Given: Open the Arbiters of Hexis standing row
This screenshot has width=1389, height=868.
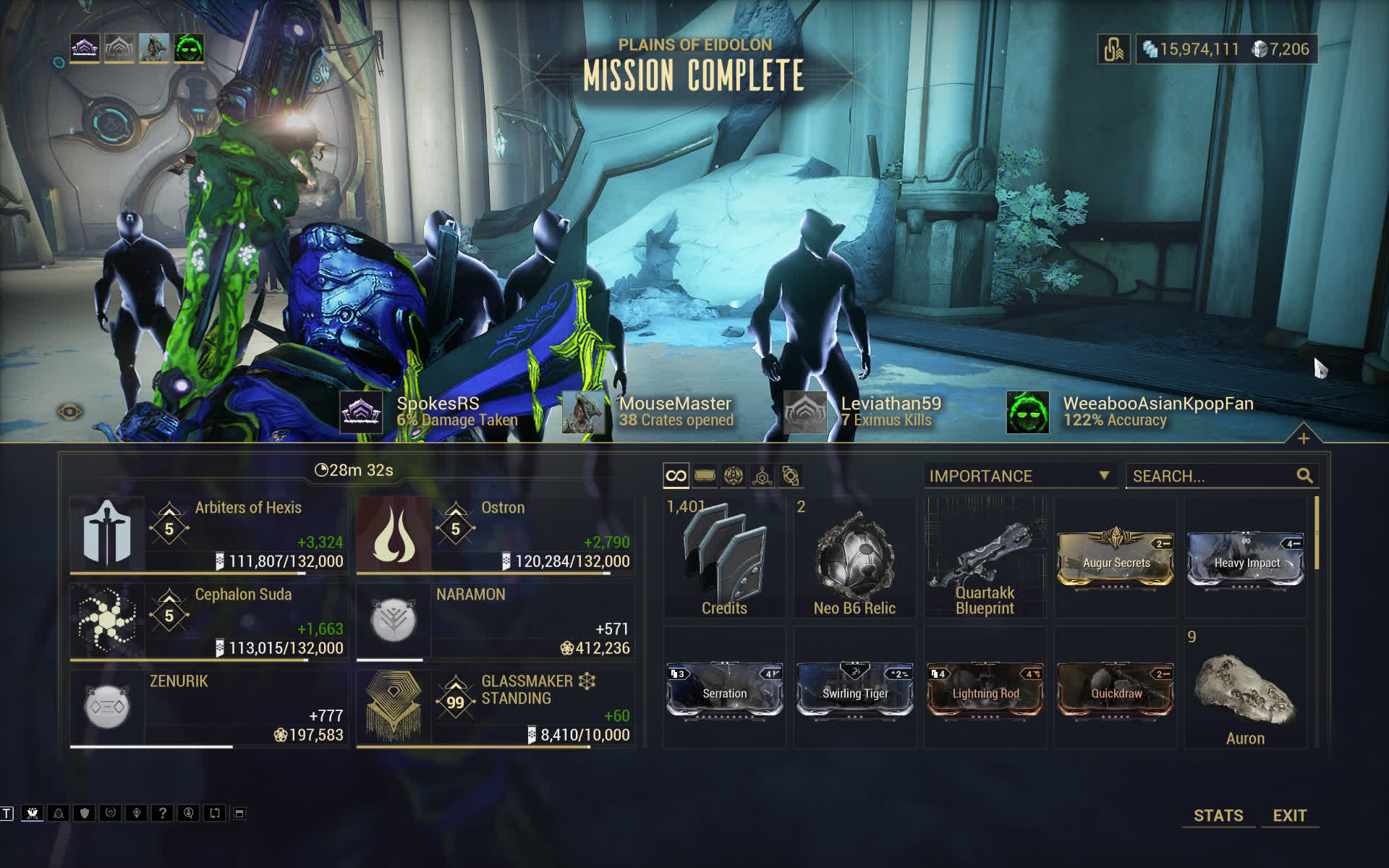Looking at the screenshot, I should click(208, 535).
